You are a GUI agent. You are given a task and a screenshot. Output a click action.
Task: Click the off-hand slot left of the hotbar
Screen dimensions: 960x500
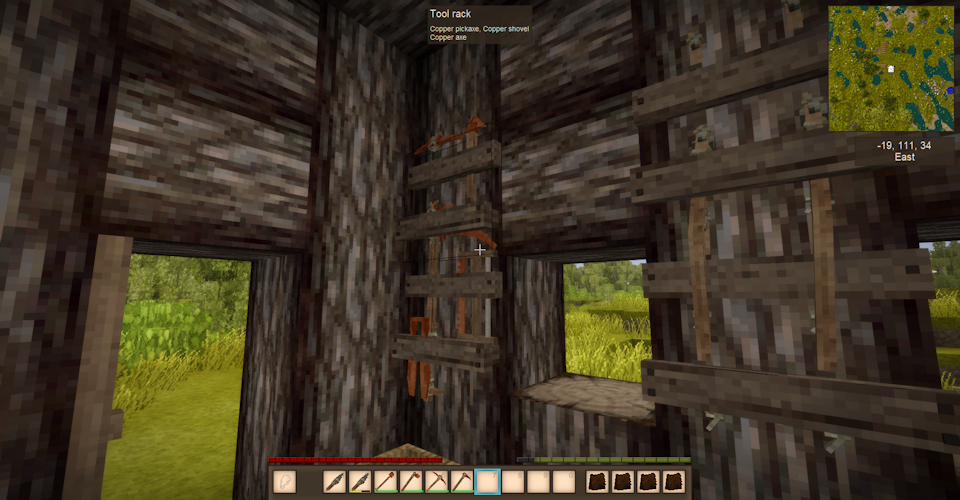(x=284, y=482)
